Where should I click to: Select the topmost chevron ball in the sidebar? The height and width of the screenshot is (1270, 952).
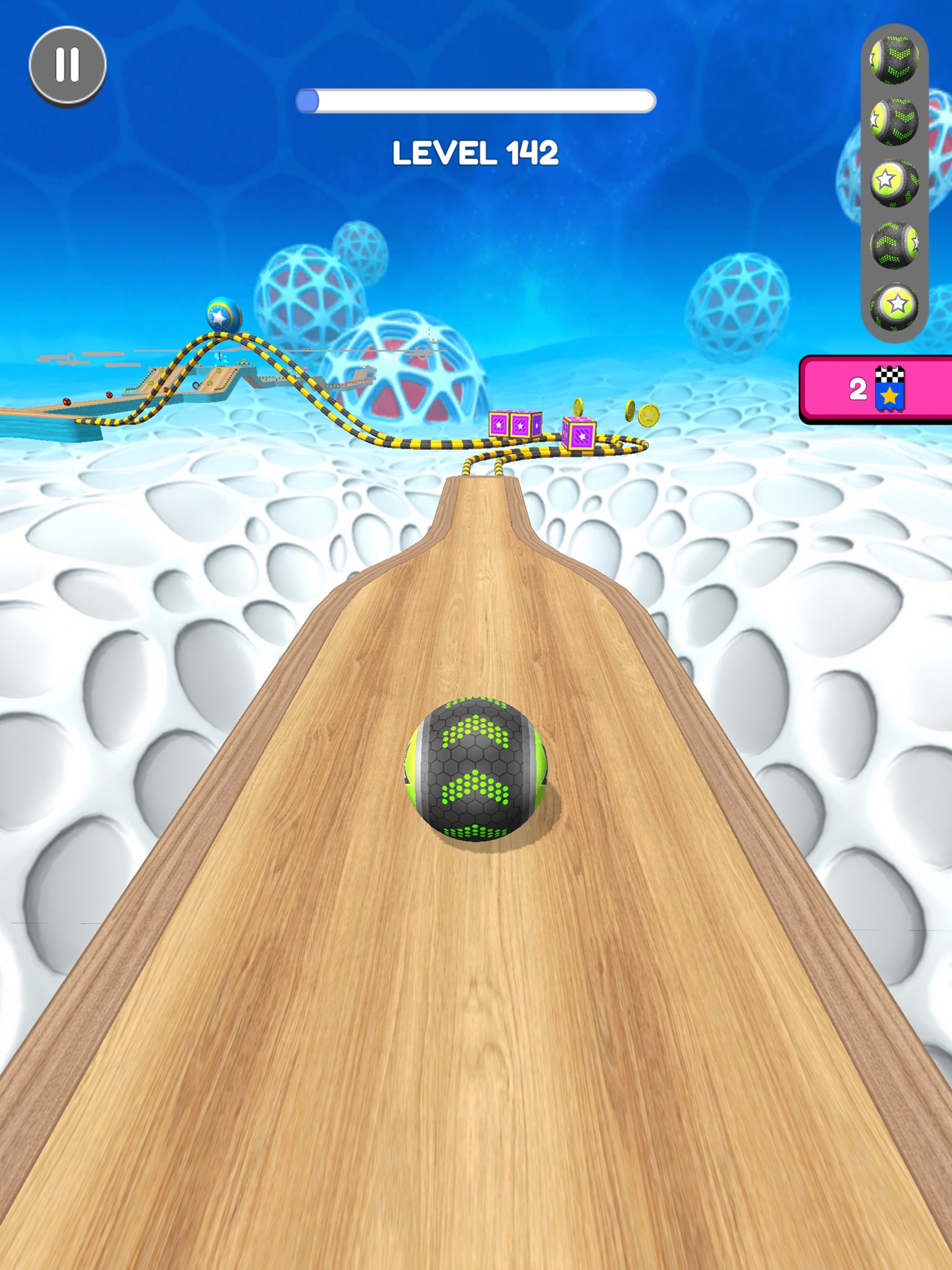[x=893, y=59]
